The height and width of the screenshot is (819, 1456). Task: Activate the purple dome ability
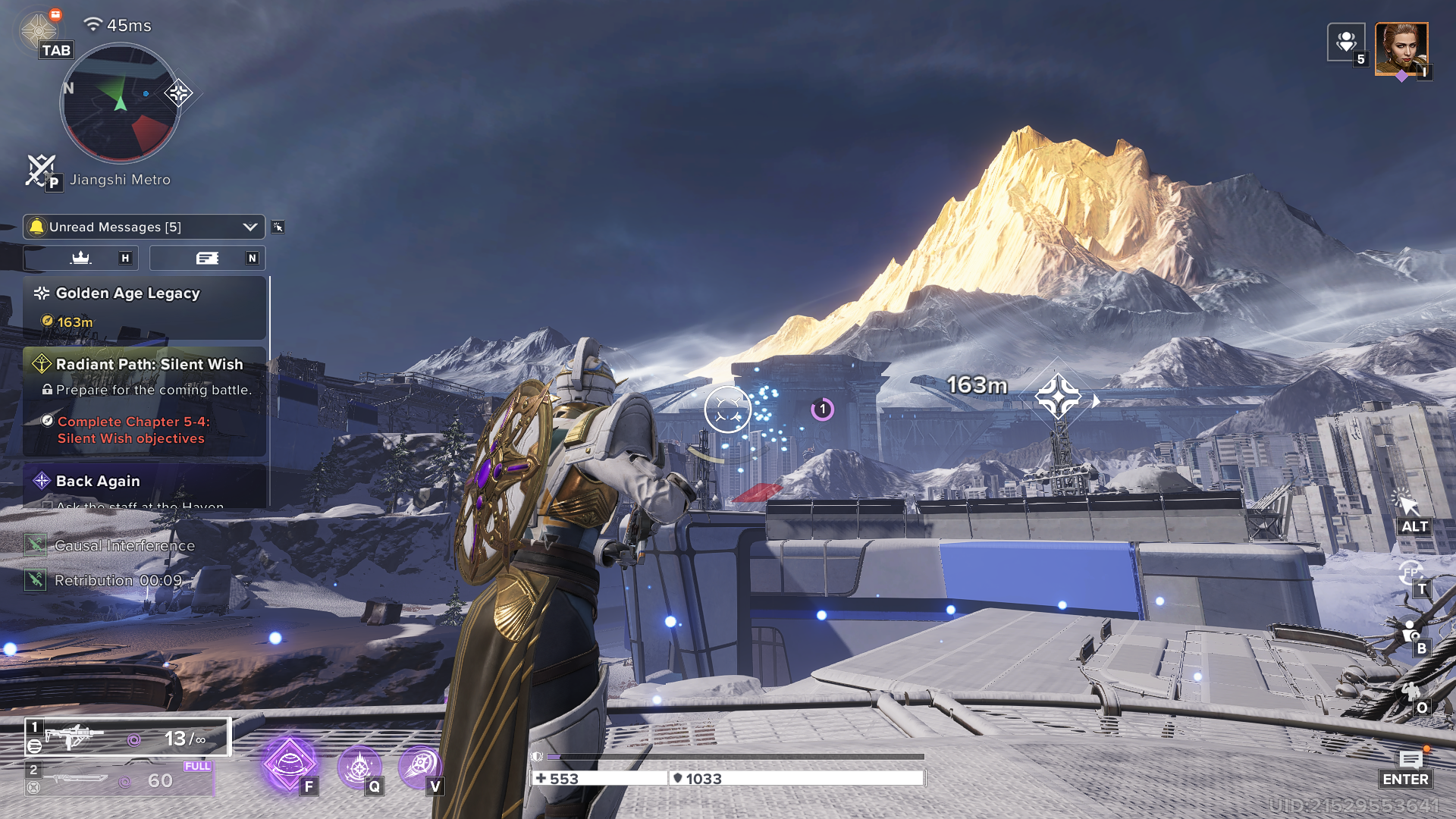[x=288, y=764]
